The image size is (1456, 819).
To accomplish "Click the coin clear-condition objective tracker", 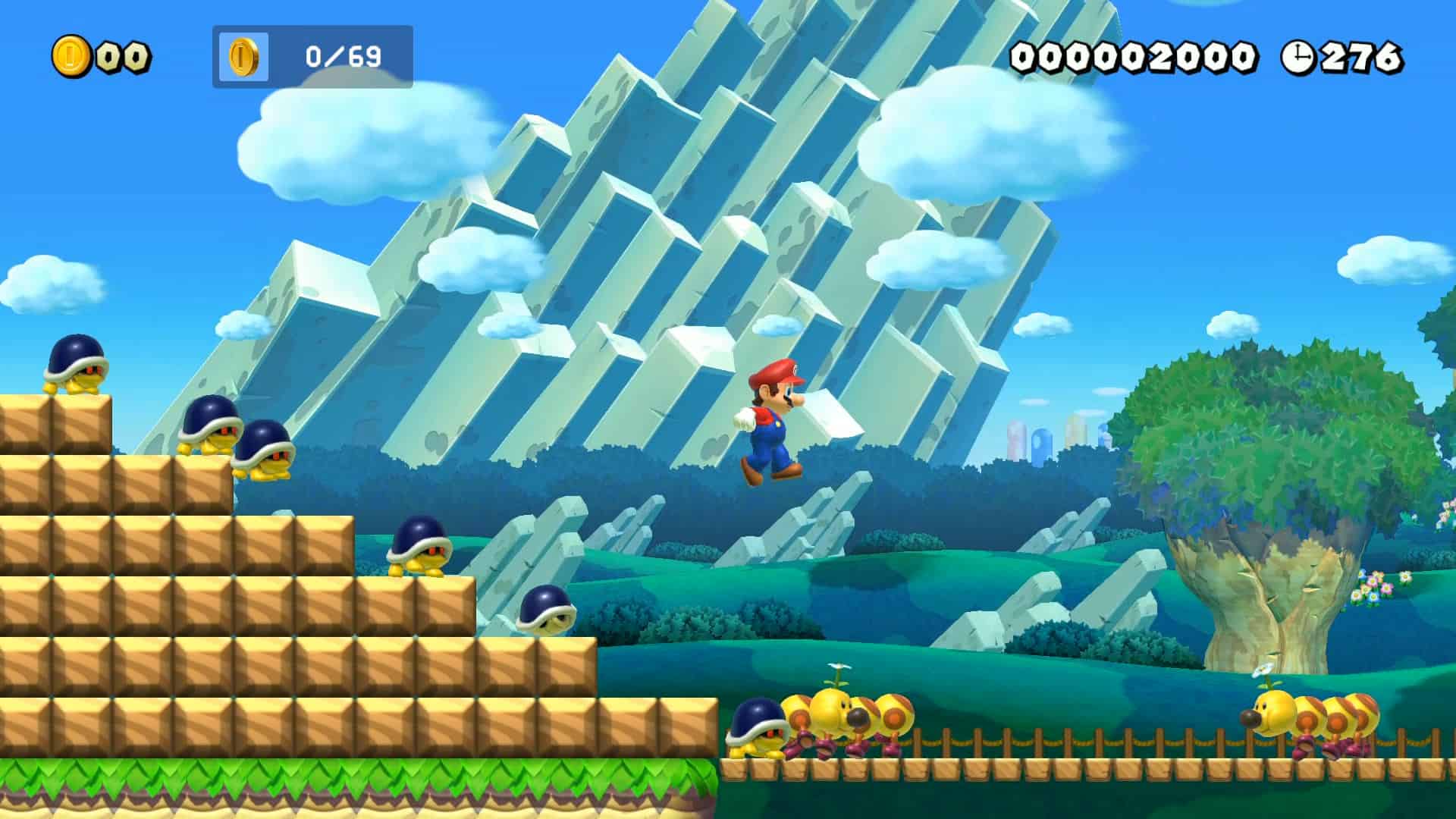I will [312, 57].
